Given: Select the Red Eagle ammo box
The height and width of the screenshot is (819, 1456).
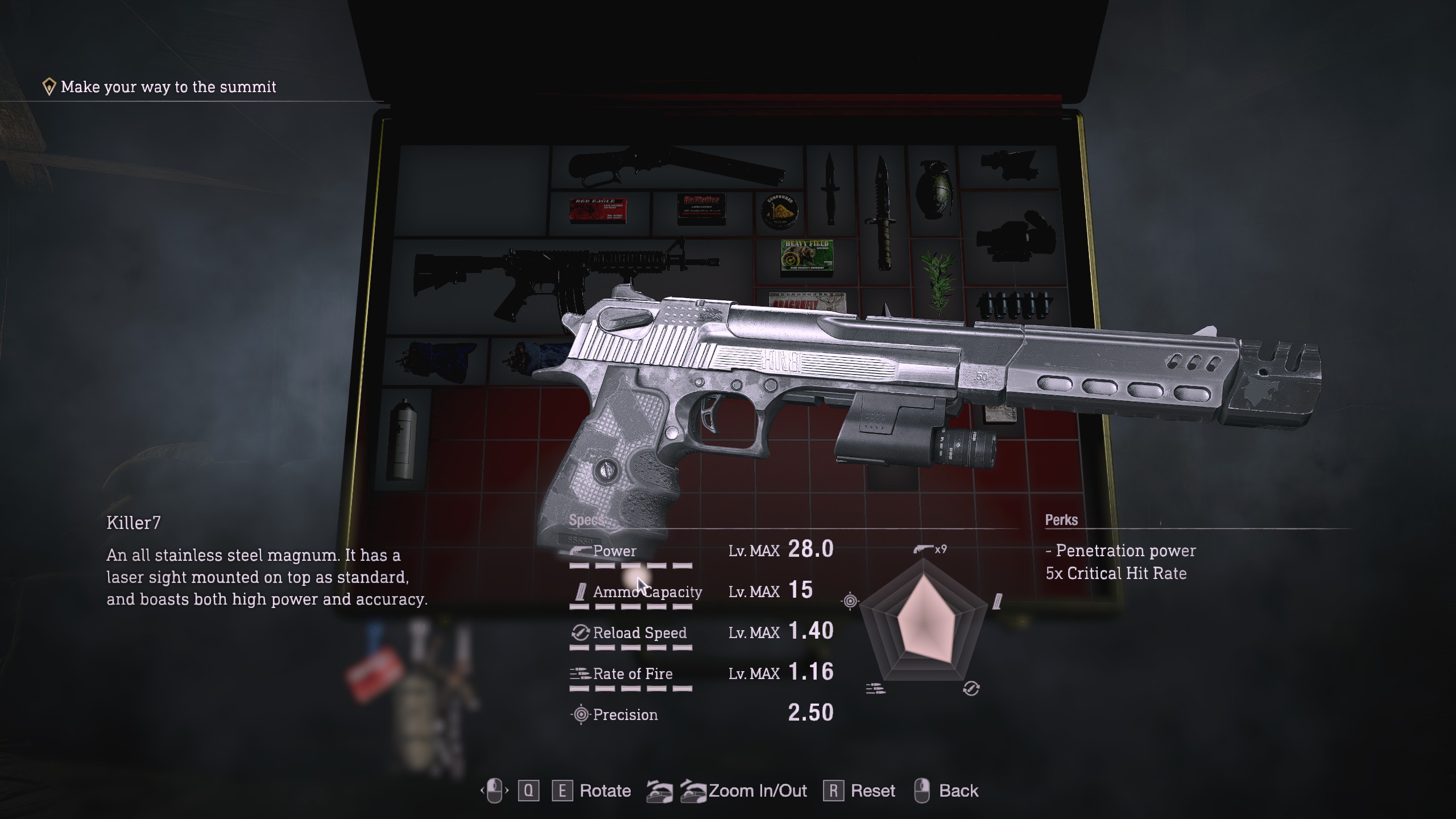Looking at the screenshot, I should pos(598,210).
